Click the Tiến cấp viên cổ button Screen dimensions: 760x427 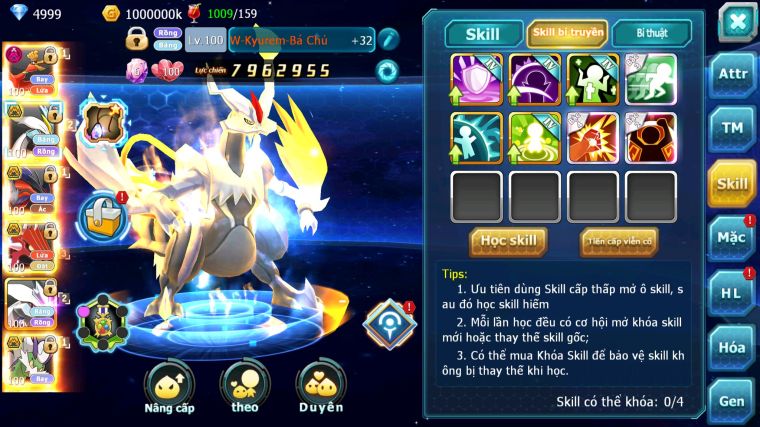point(619,241)
